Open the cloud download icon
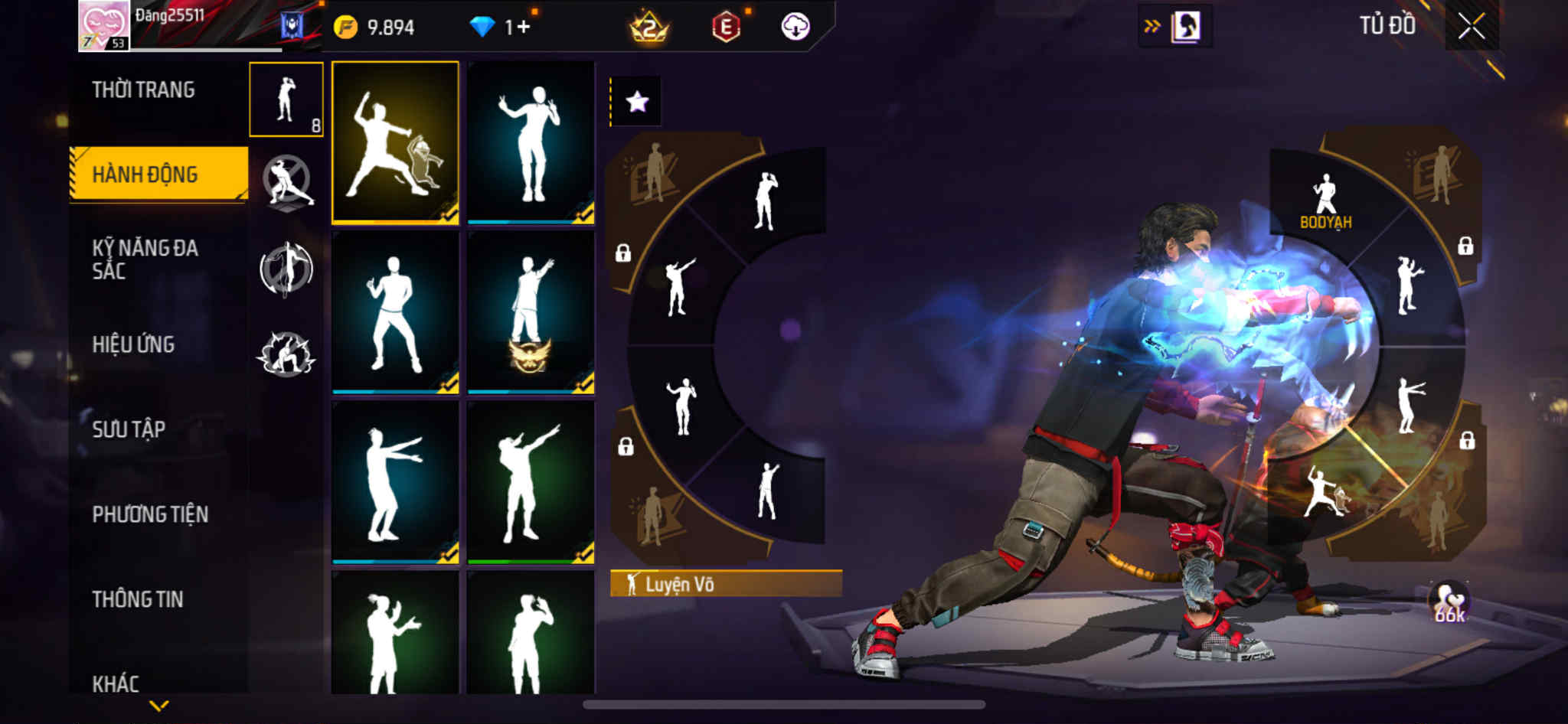Image resolution: width=1568 pixels, height=724 pixels. 795,28
